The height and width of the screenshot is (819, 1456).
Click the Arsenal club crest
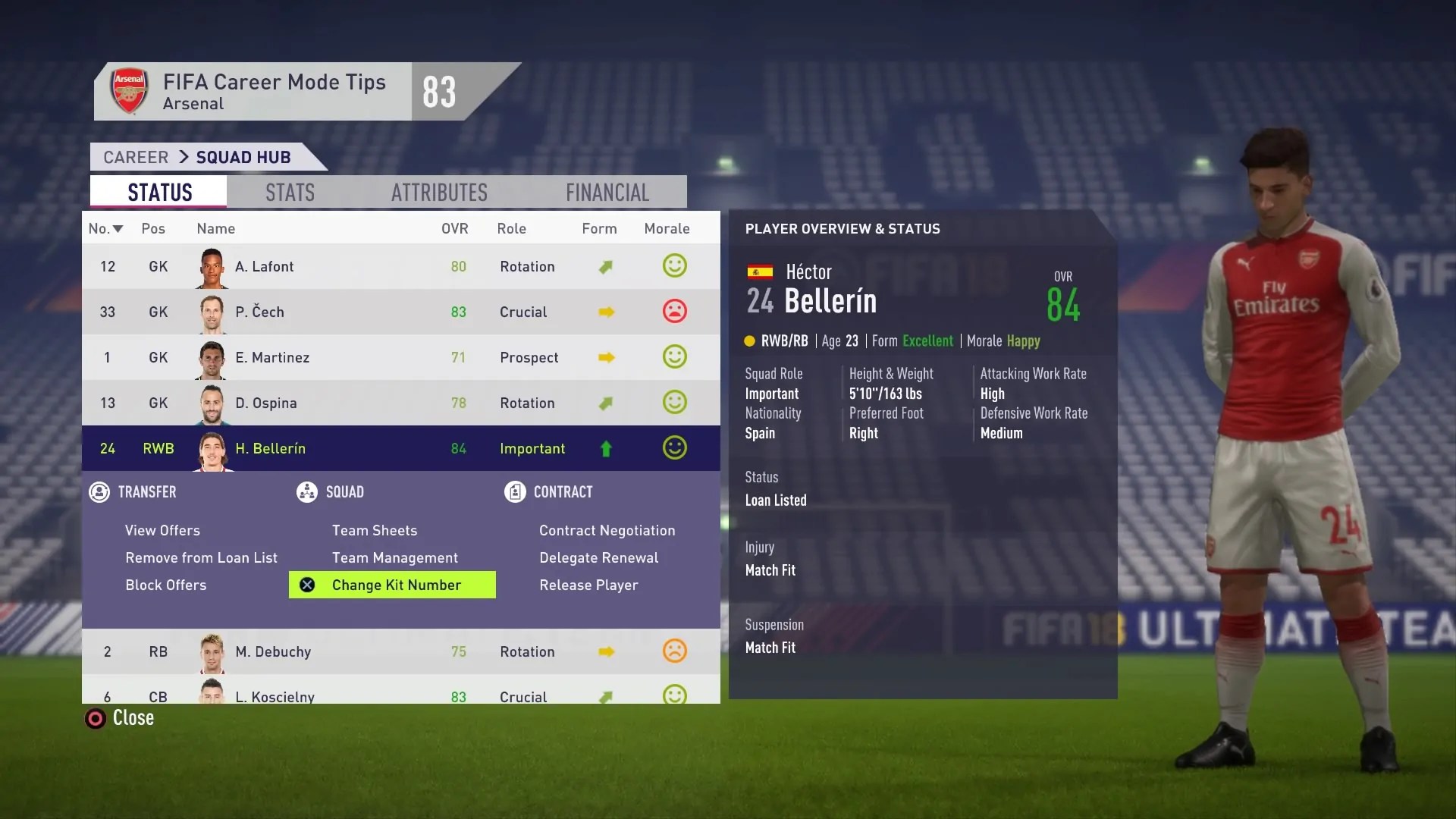pos(129,91)
